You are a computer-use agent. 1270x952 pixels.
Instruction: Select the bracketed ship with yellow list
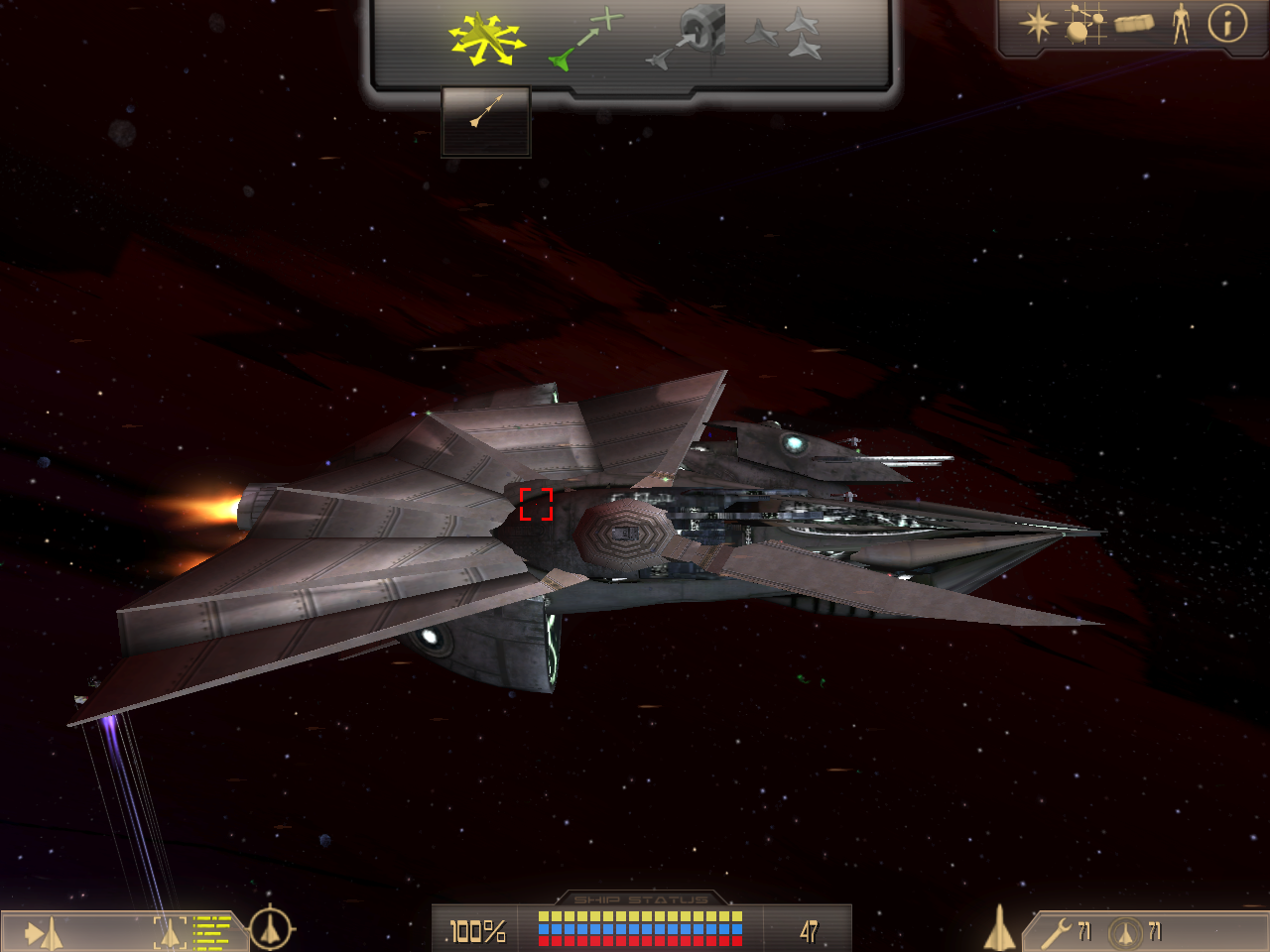(190, 932)
